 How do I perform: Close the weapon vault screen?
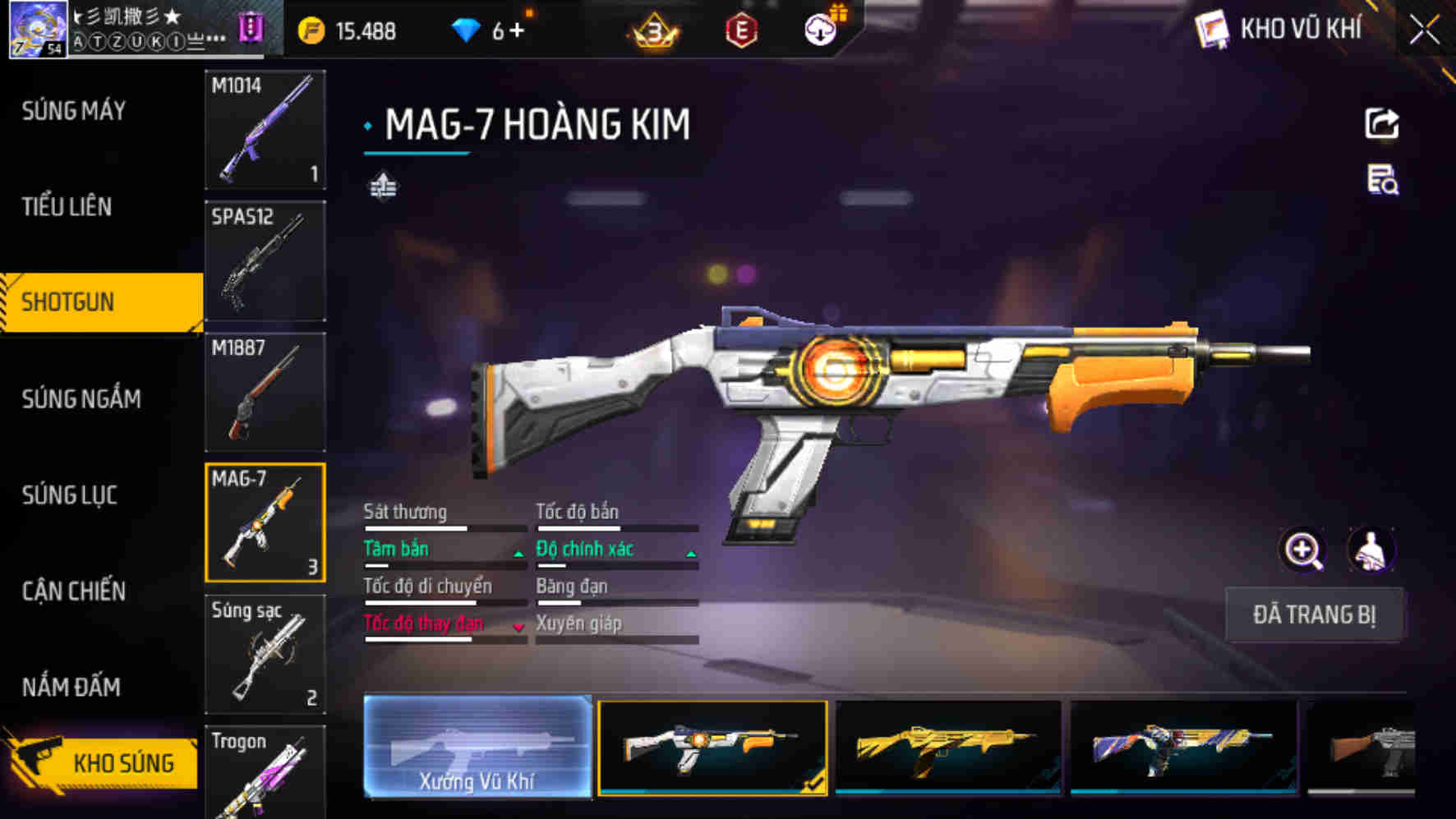coord(1425,31)
